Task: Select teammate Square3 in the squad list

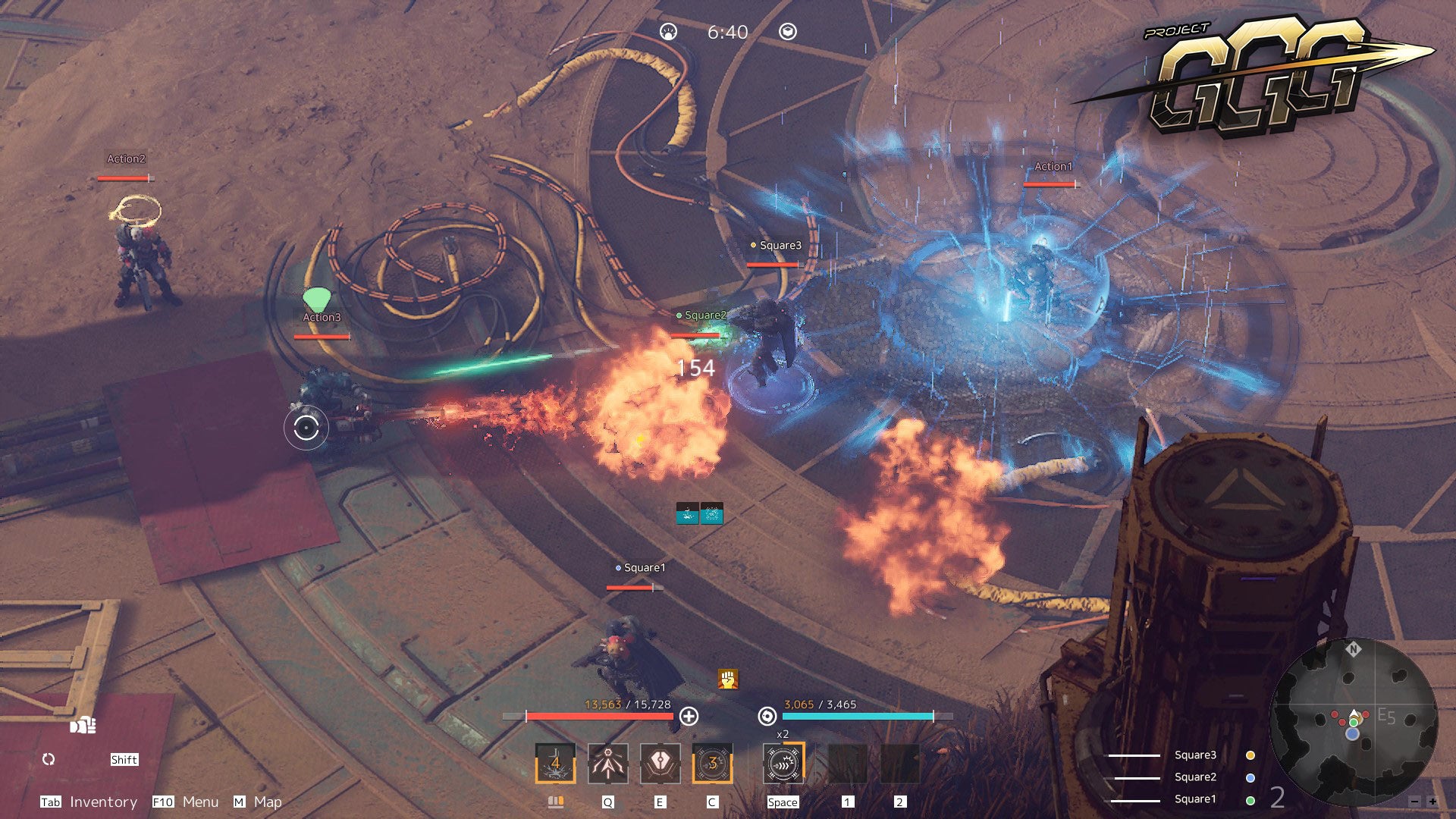Action: coord(1195,755)
